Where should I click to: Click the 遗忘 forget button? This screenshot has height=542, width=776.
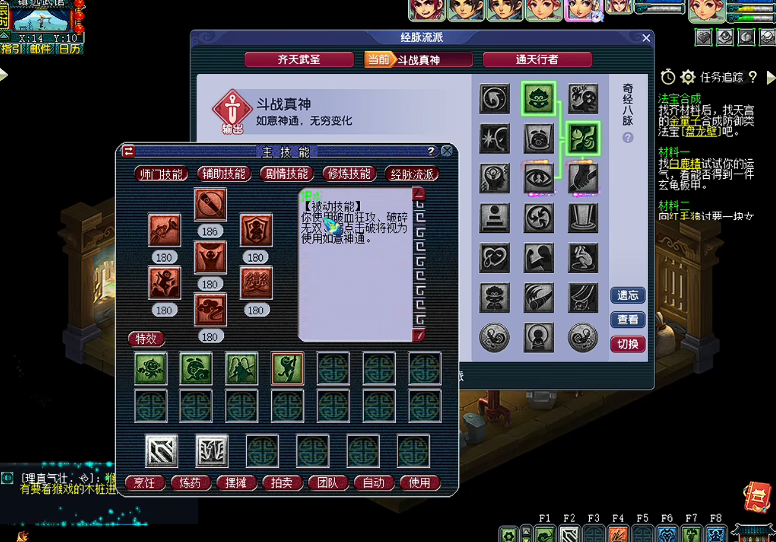coord(628,296)
